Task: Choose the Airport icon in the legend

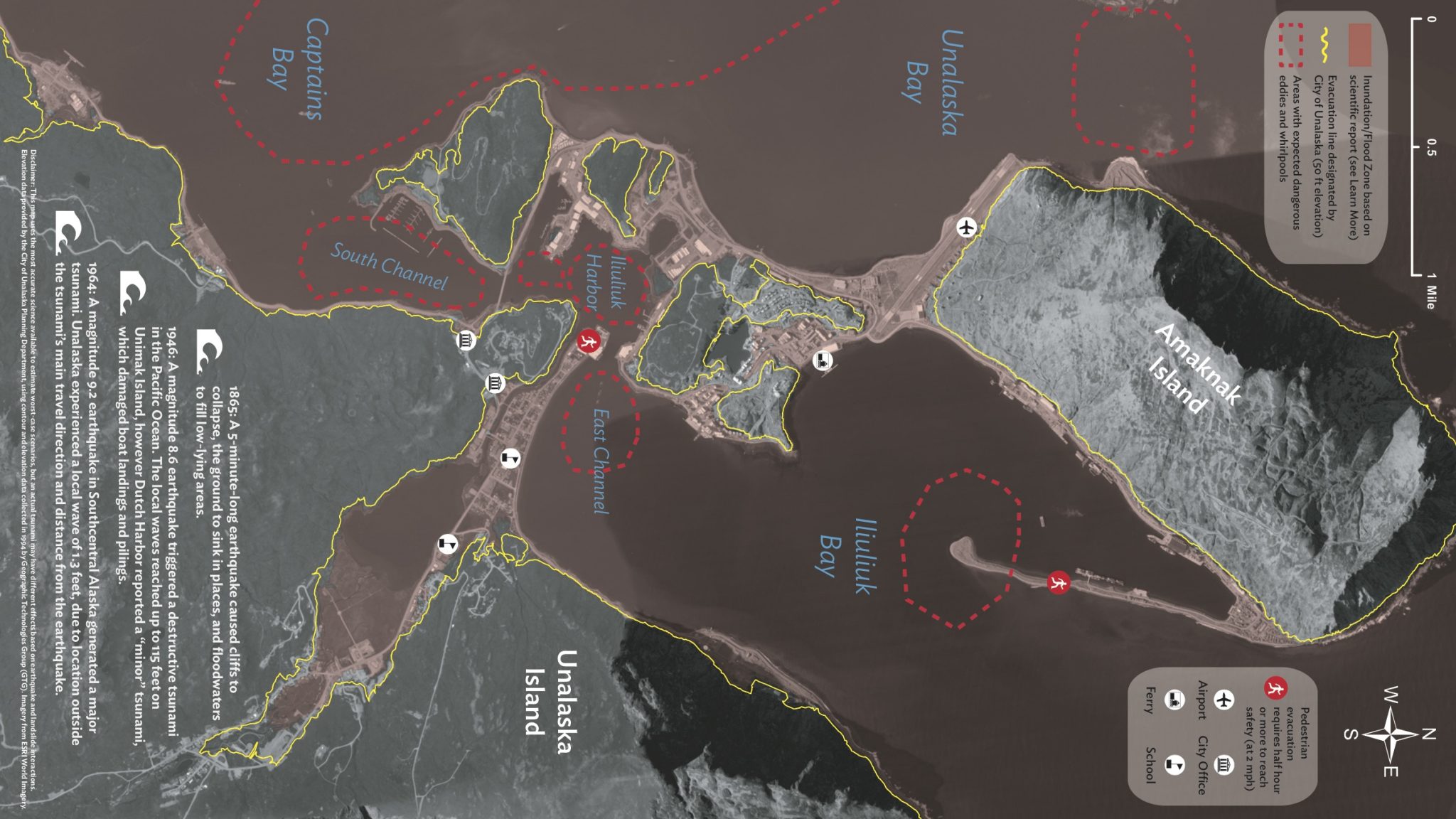Action: tap(1223, 700)
